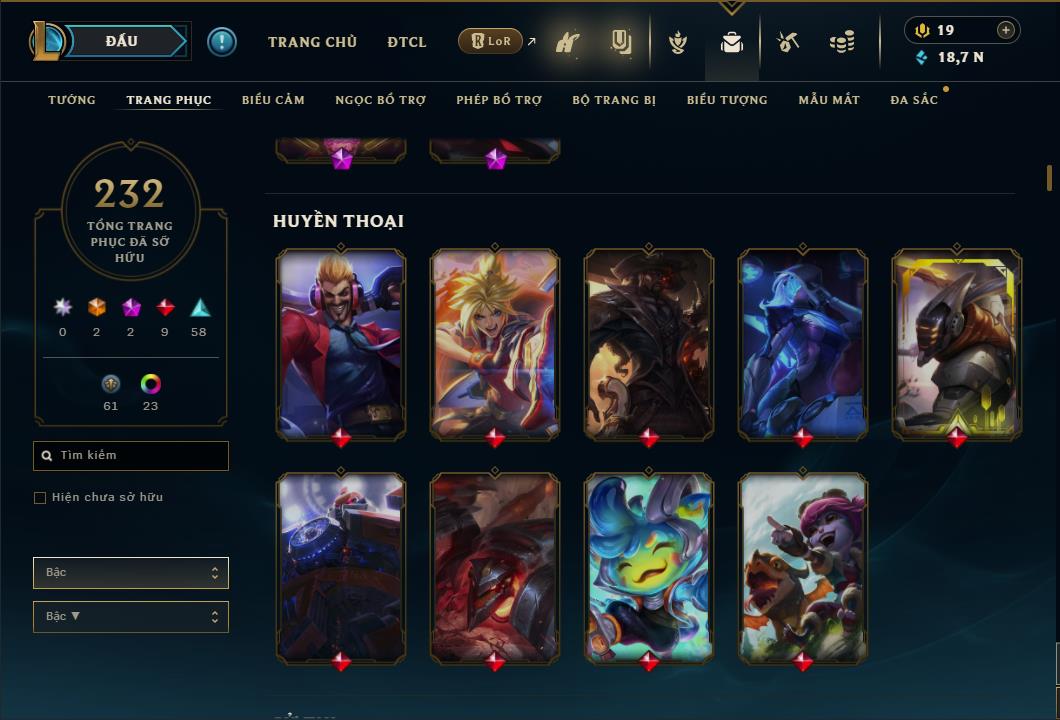Screen dimensions: 1060x720
Task: Go to the ĐTCL mode
Action: [x=406, y=42]
